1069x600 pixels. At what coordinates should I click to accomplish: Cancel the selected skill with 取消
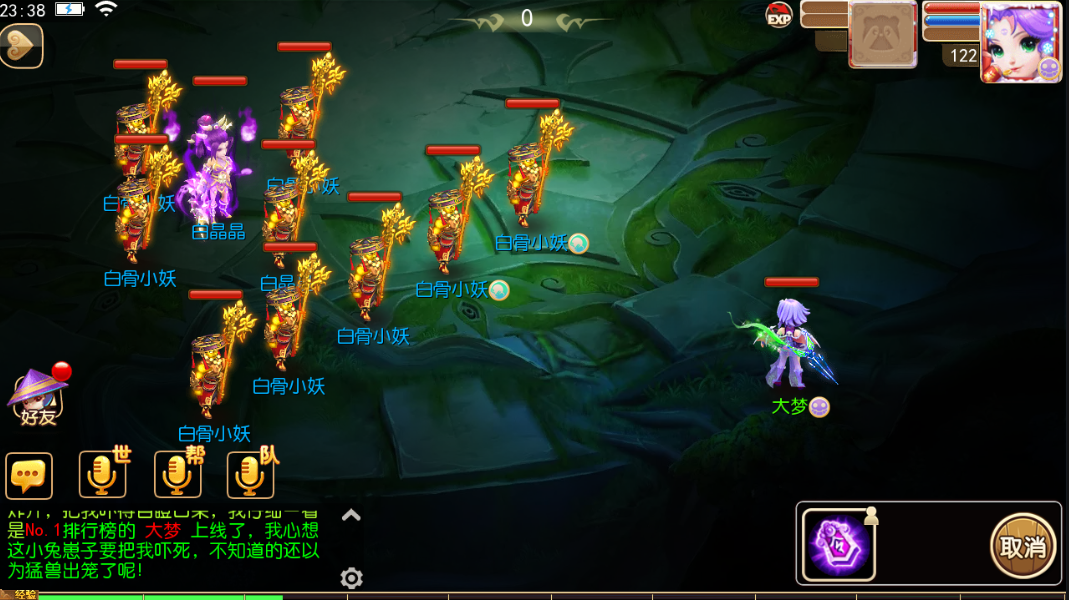(x=1023, y=546)
